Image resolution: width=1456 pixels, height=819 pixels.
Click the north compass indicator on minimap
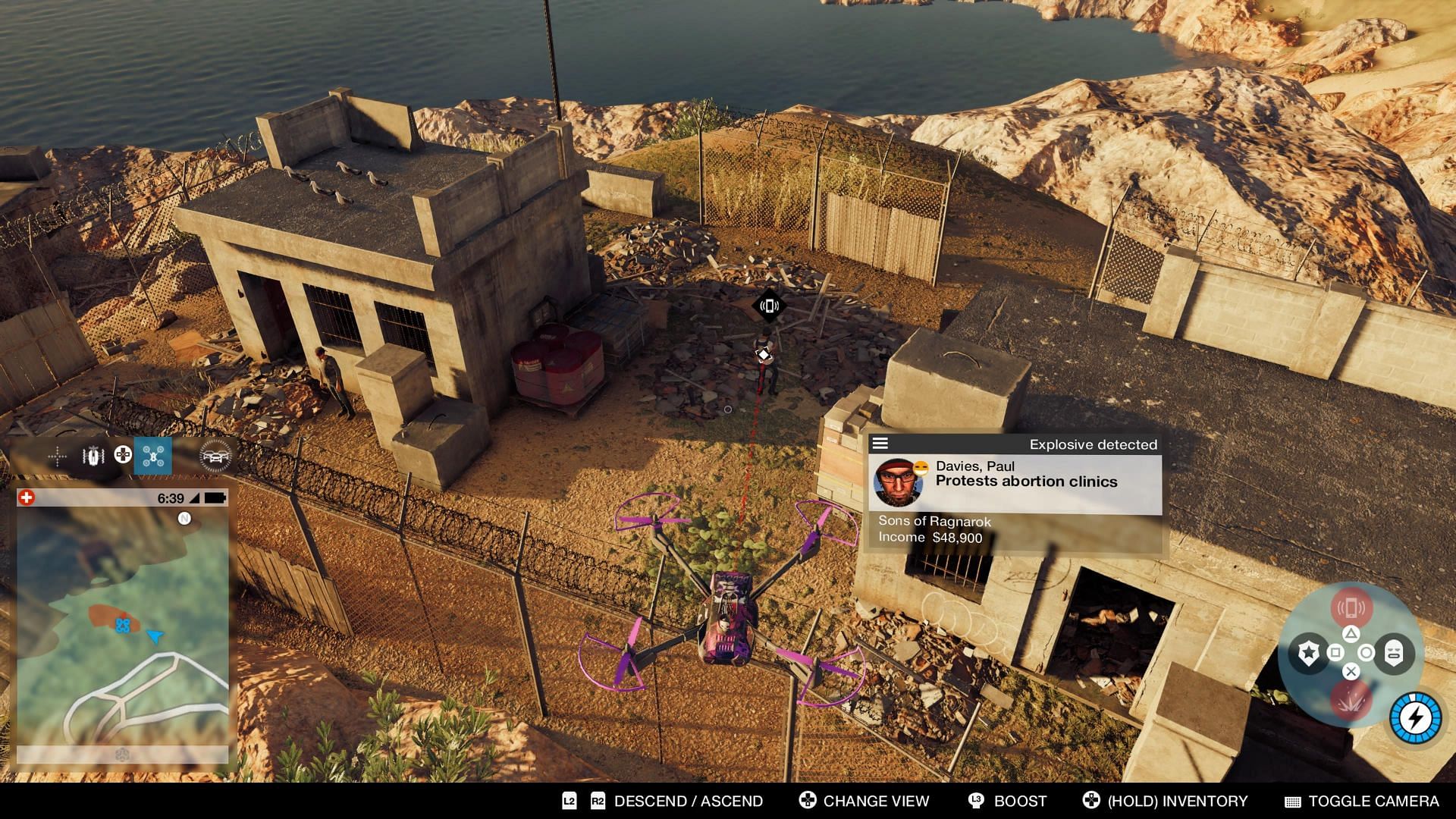[x=184, y=519]
